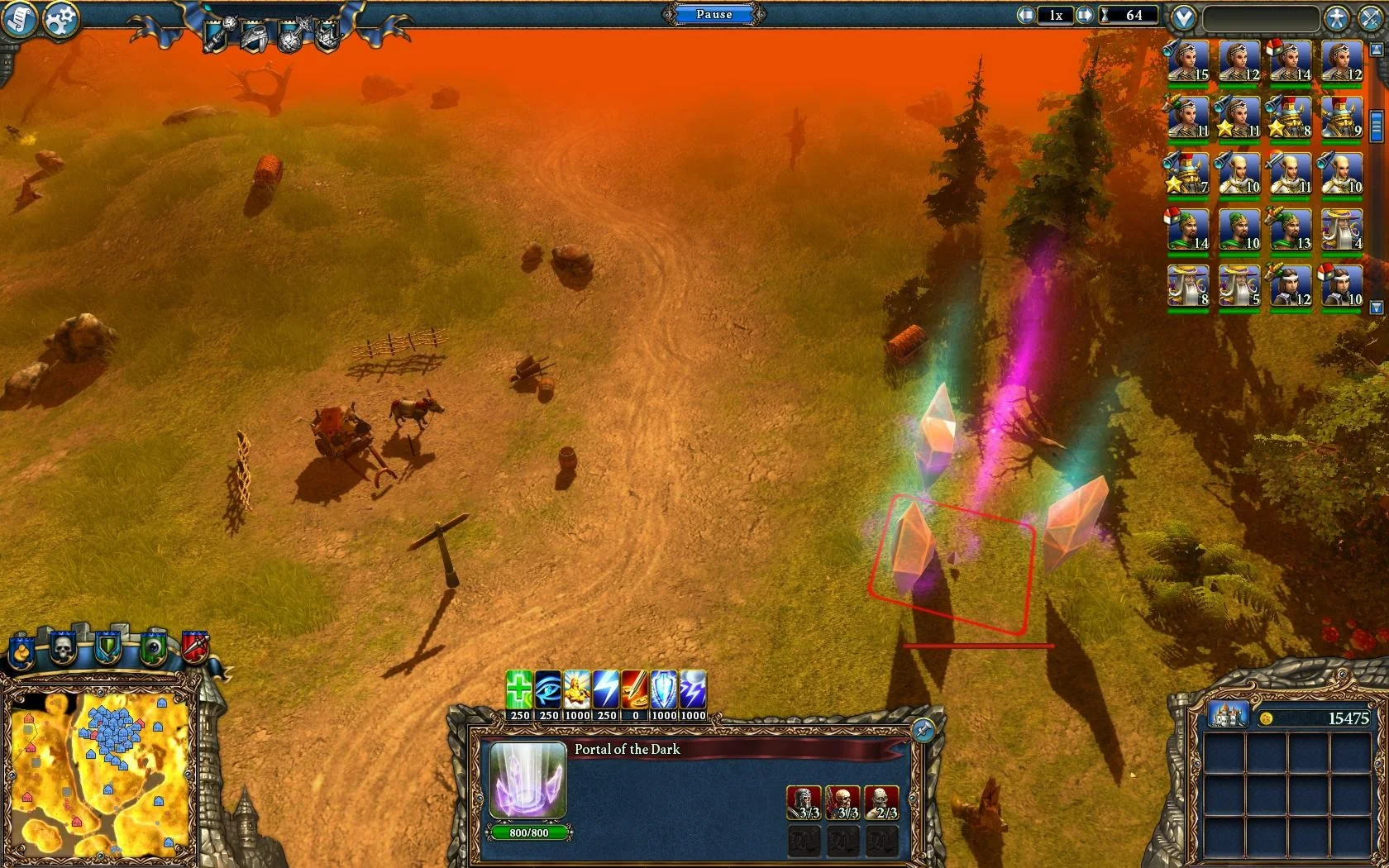Select the sword and coins spell
1389x868 pixels.
(x=635, y=689)
